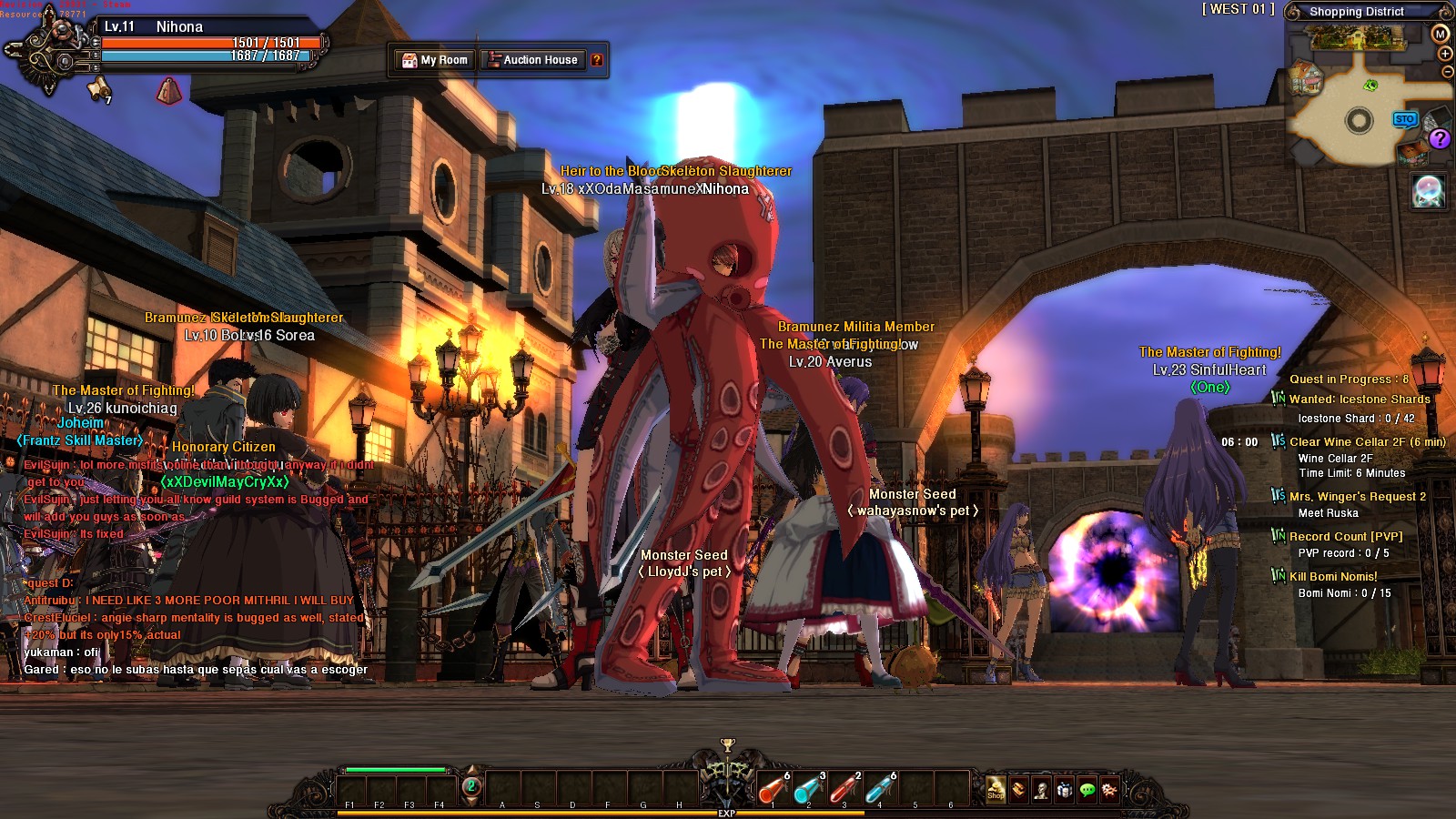Select the Wanted: Icestone Shards quest

click(1360, 399)
